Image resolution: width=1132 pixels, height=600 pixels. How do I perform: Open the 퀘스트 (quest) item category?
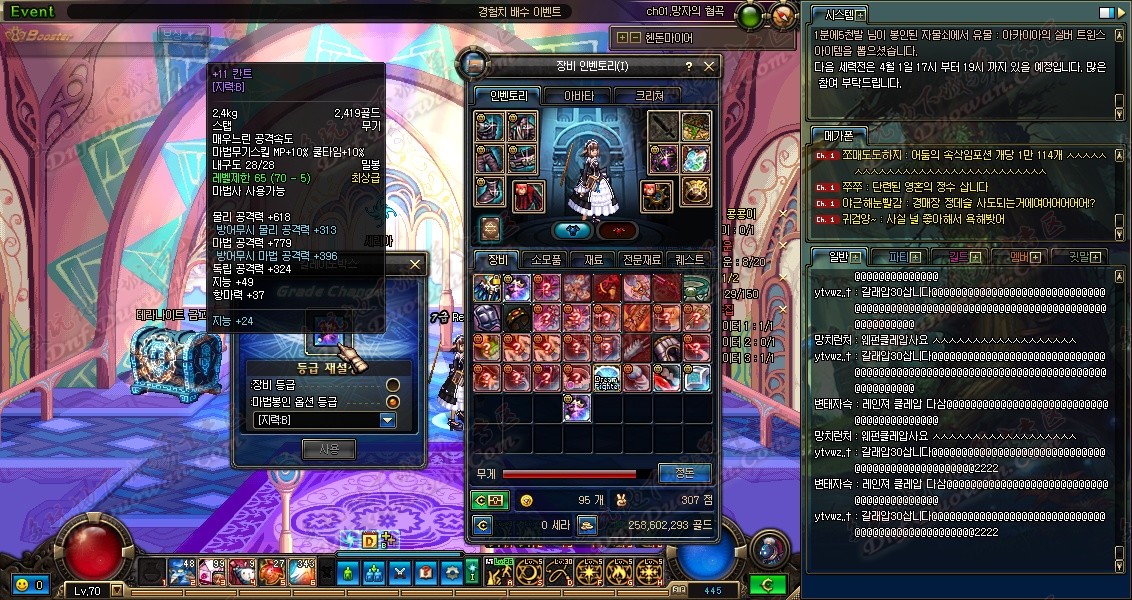690,259
